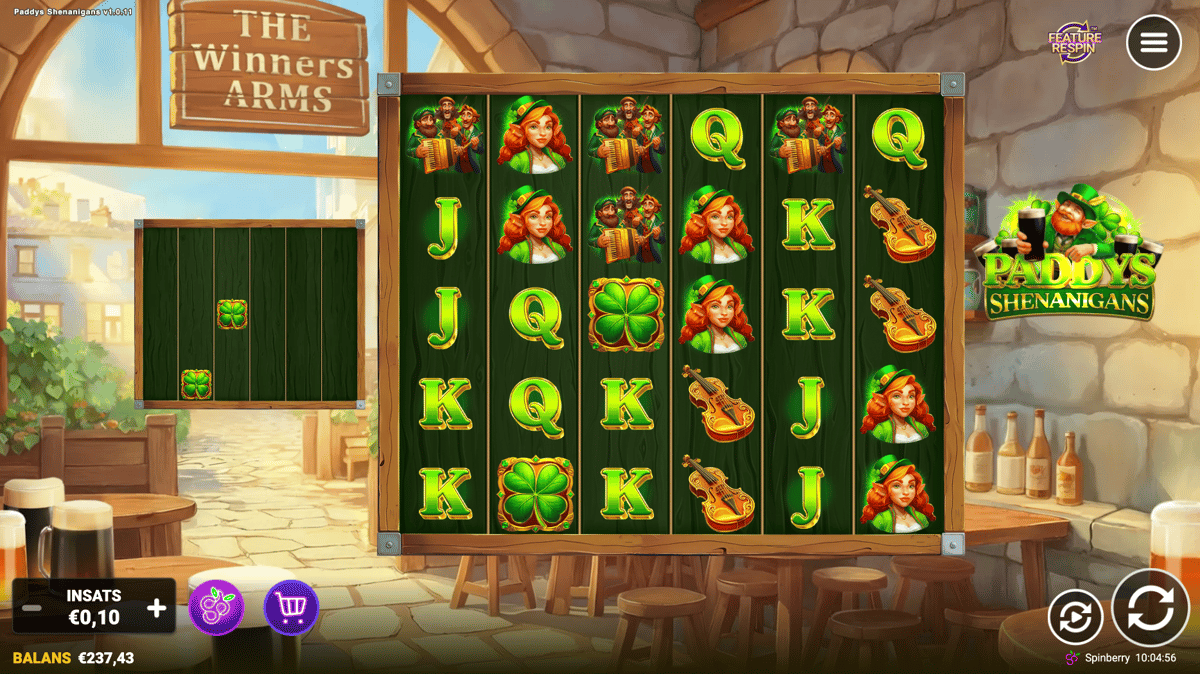Open the autoplay spin settings
The image size is (1200, 674).
tap(1075, 617)
